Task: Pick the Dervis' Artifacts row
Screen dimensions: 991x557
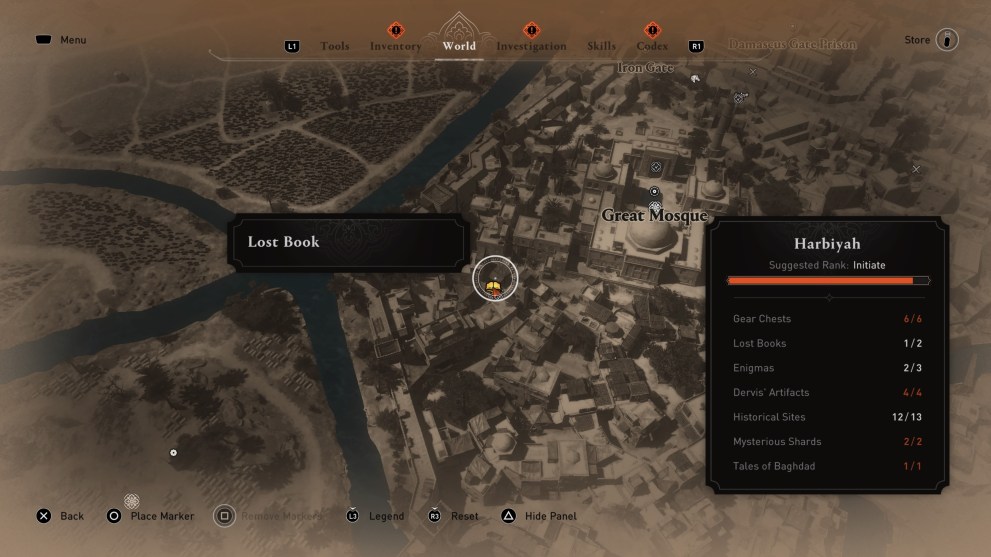Action: (828, 392)
